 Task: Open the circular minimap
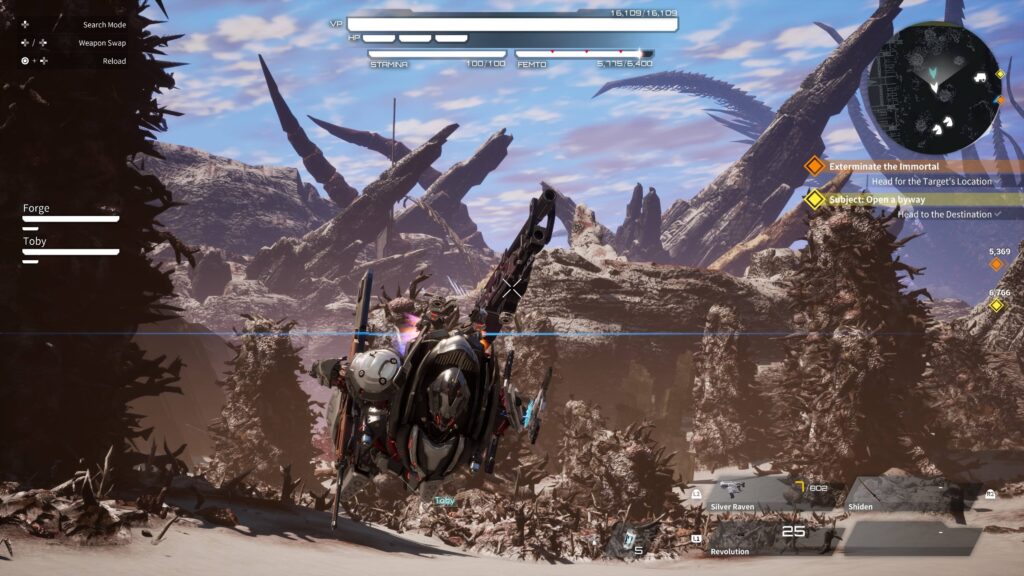point(933,87)
